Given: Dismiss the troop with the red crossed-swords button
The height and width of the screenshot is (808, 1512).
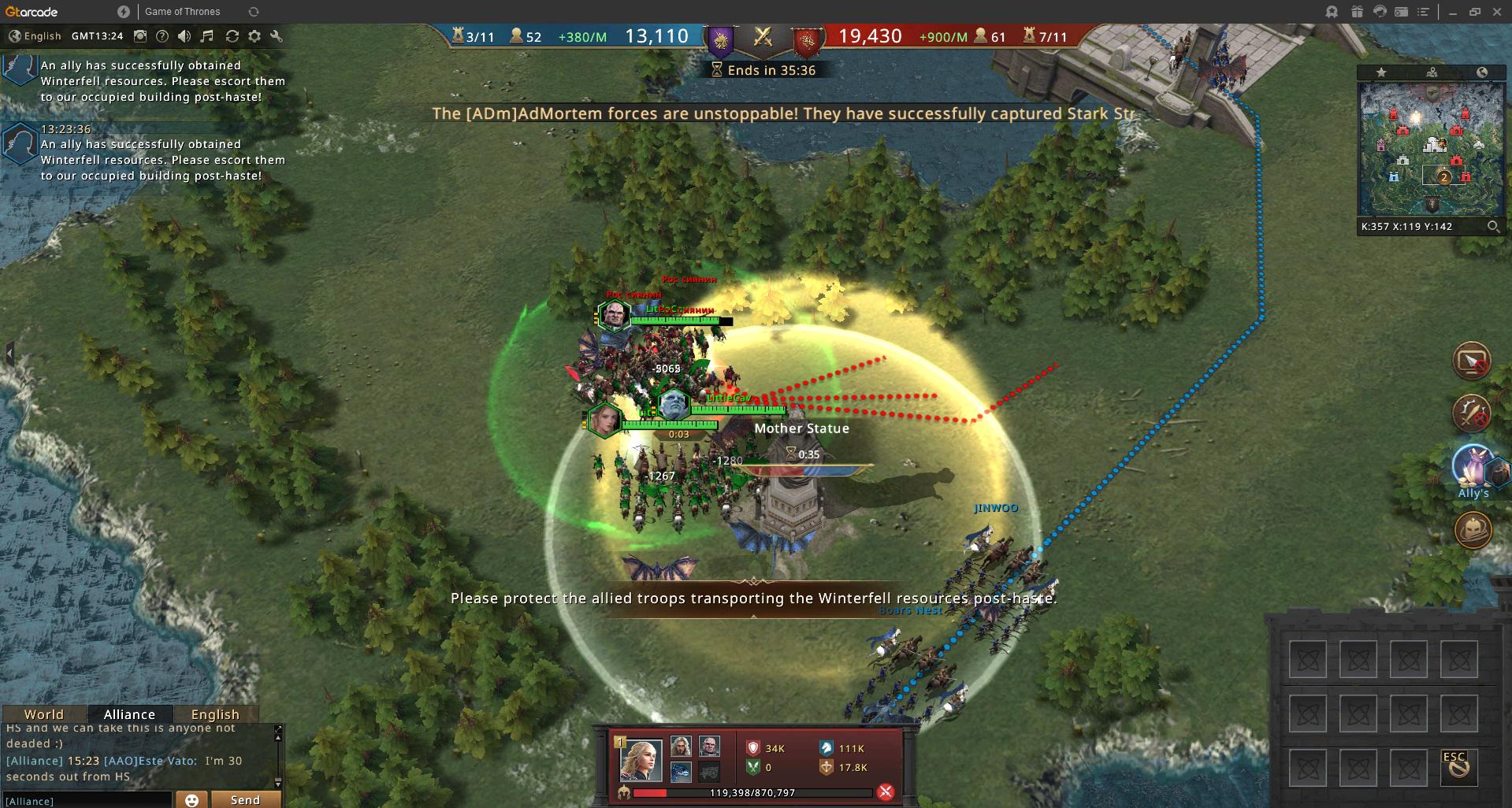Looking at the screenshot, I should tap(886, 792).
